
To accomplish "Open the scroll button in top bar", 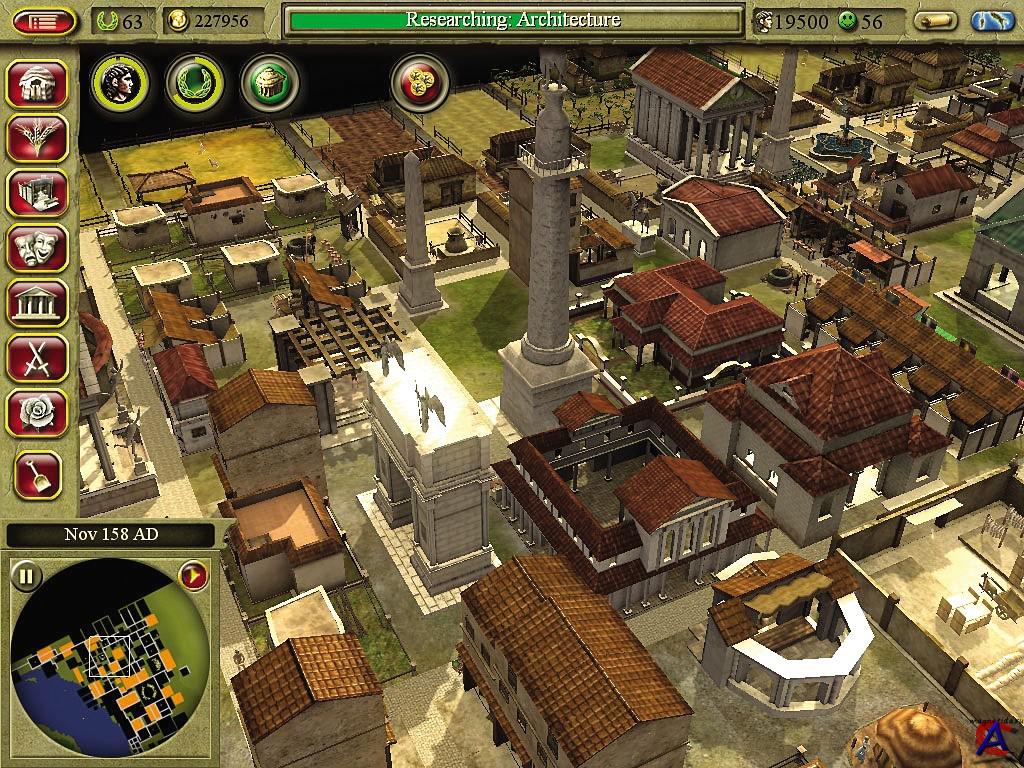I will pyautogui.click(x=936, y=21).
